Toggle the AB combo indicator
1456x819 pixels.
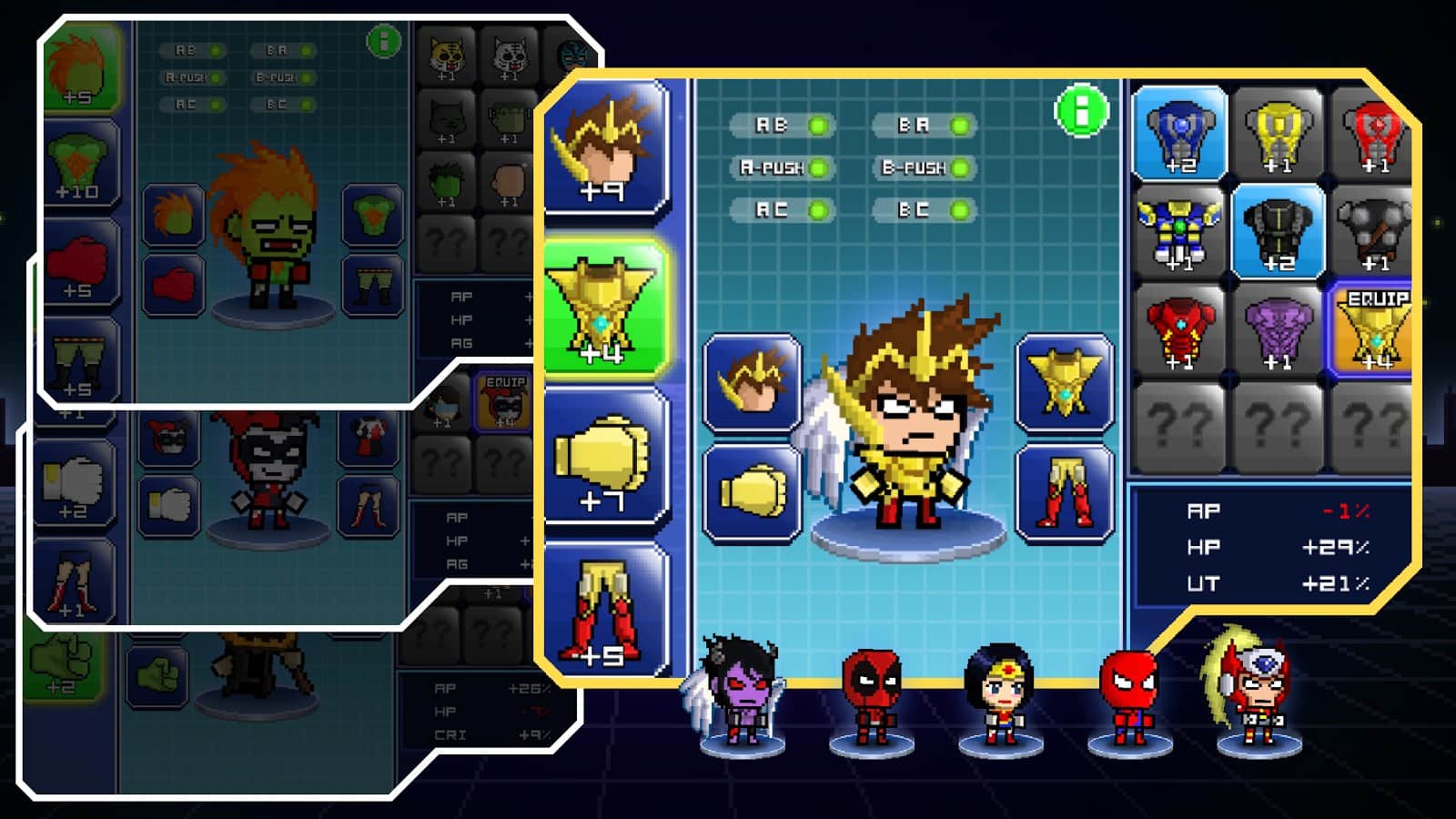(x=782, y=126)
